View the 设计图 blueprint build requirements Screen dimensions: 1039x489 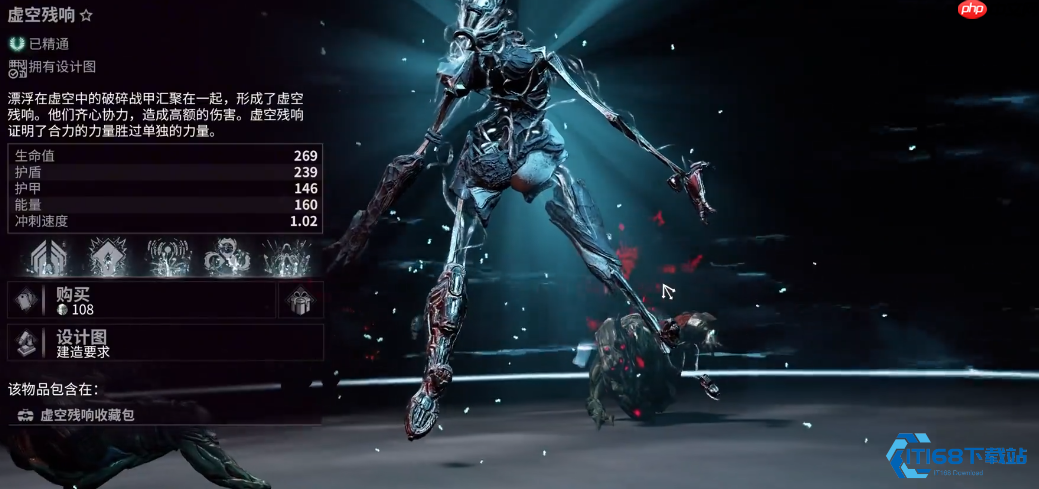(x=165, y=343)
